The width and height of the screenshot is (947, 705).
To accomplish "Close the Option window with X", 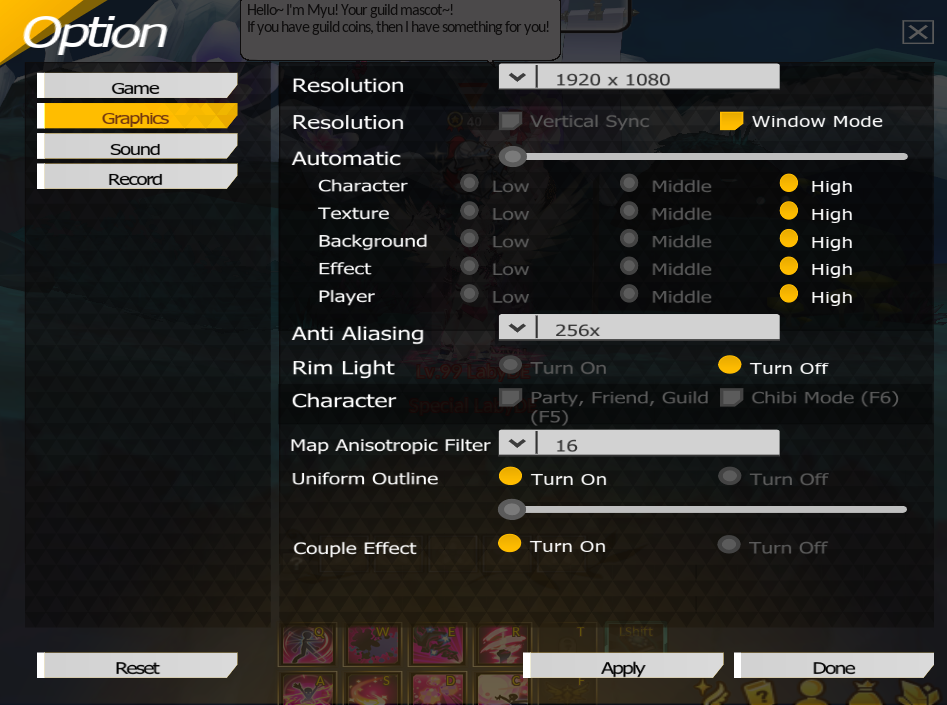I will point(917,33).
